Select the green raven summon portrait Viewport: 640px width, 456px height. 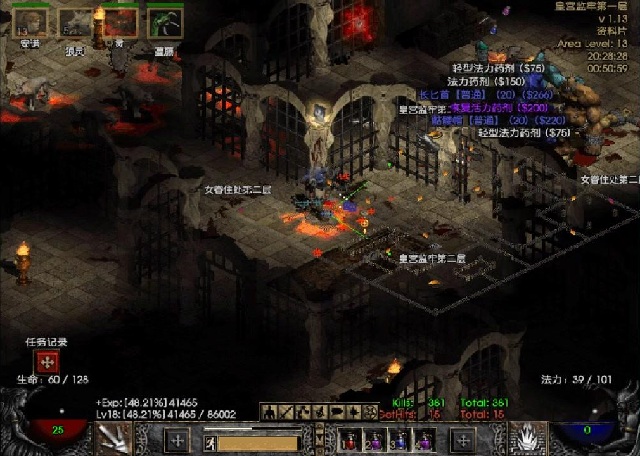[165, 22]
